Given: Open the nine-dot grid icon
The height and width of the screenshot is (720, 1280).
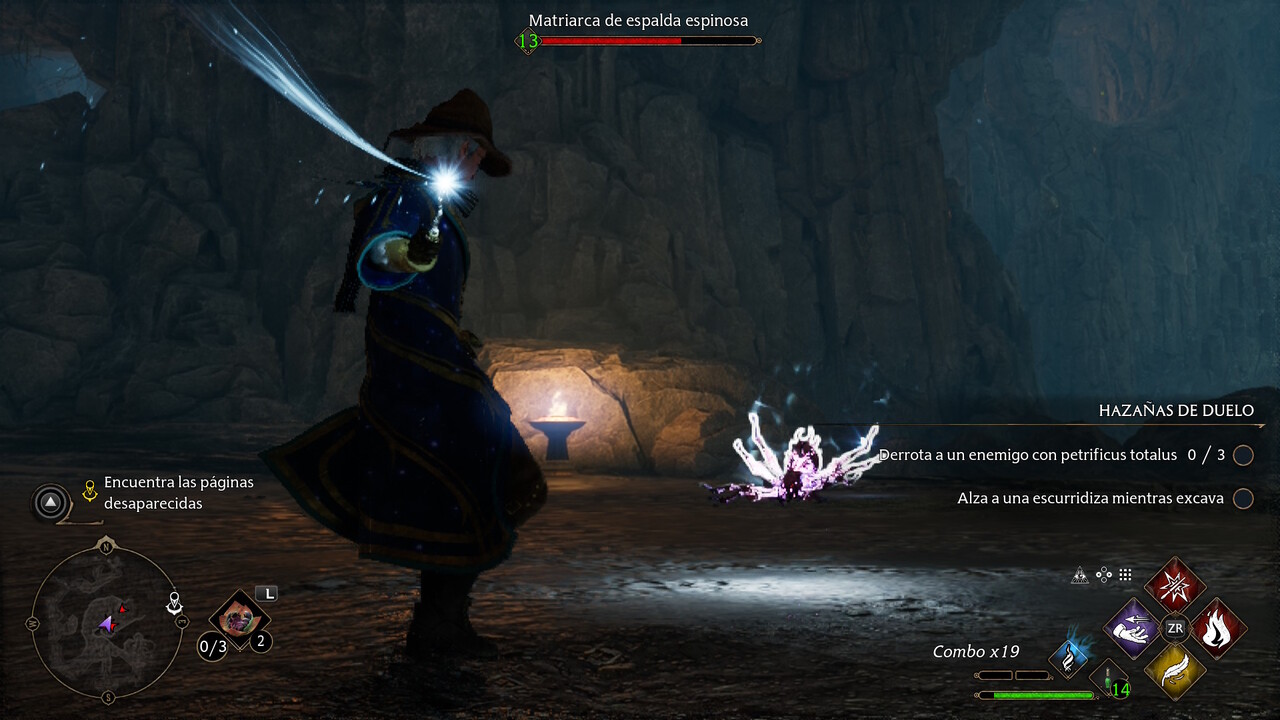Looking at the screenshot, I should click(x=1125, y=575).
